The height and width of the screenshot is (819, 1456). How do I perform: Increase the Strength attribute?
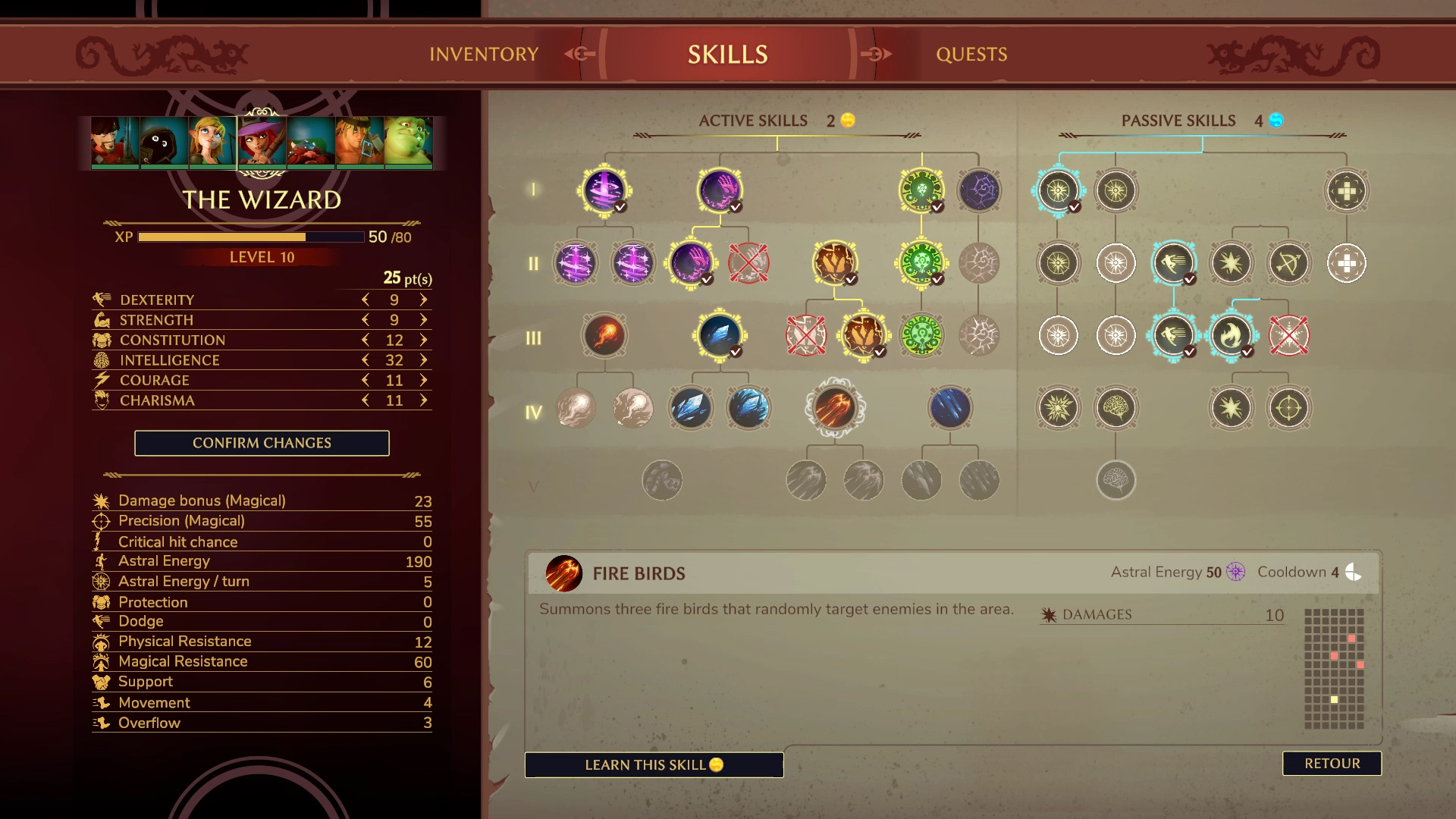click(x=424, y=320)
